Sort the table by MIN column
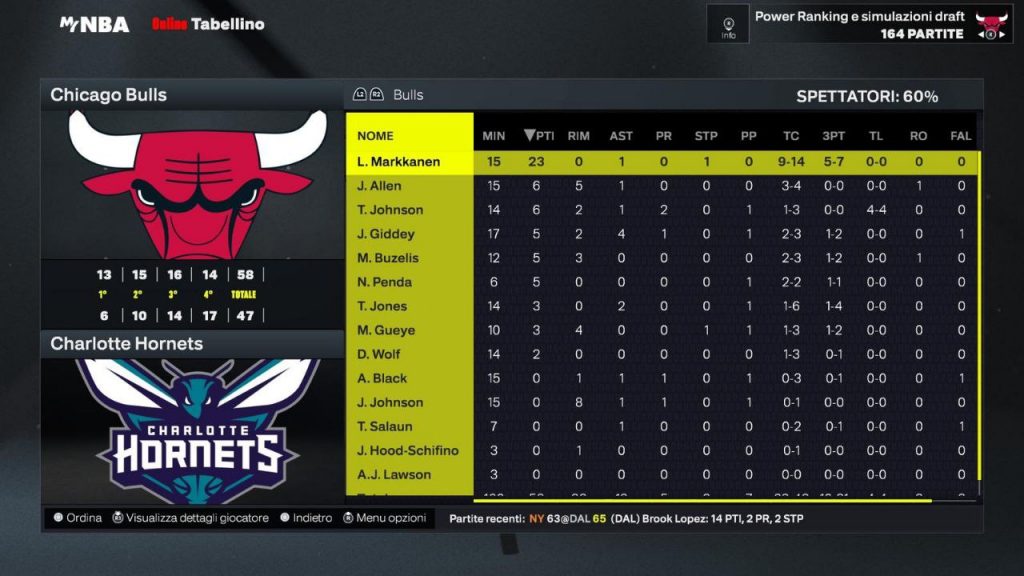The height and width of the screenshot is (576, 1024). coord(493,136)
